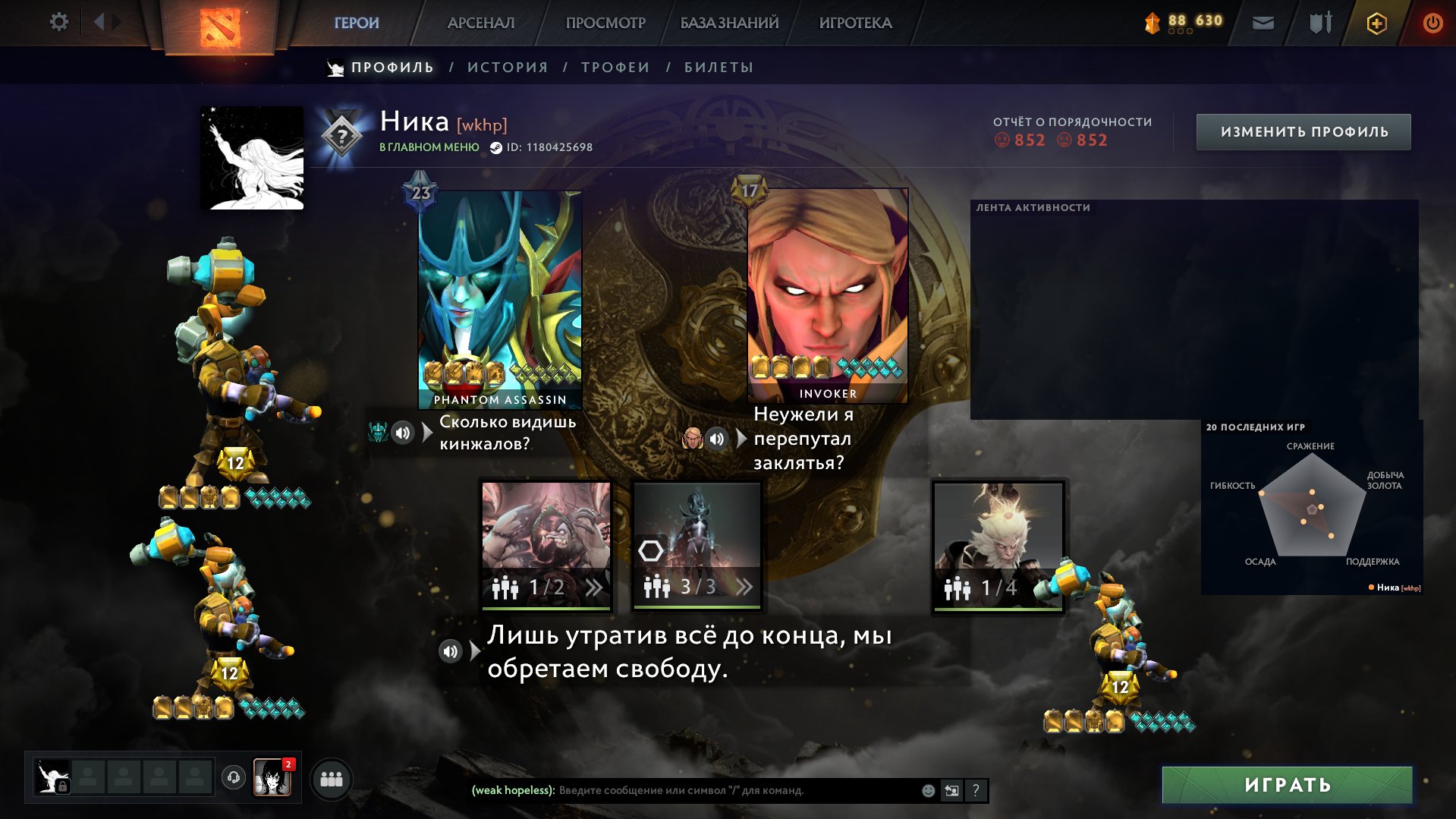This screenshot has height=819, width=1456.
Task: Open the АРСЕНАЛ menu
Action: pyautogui.click(x=480, y=23)
